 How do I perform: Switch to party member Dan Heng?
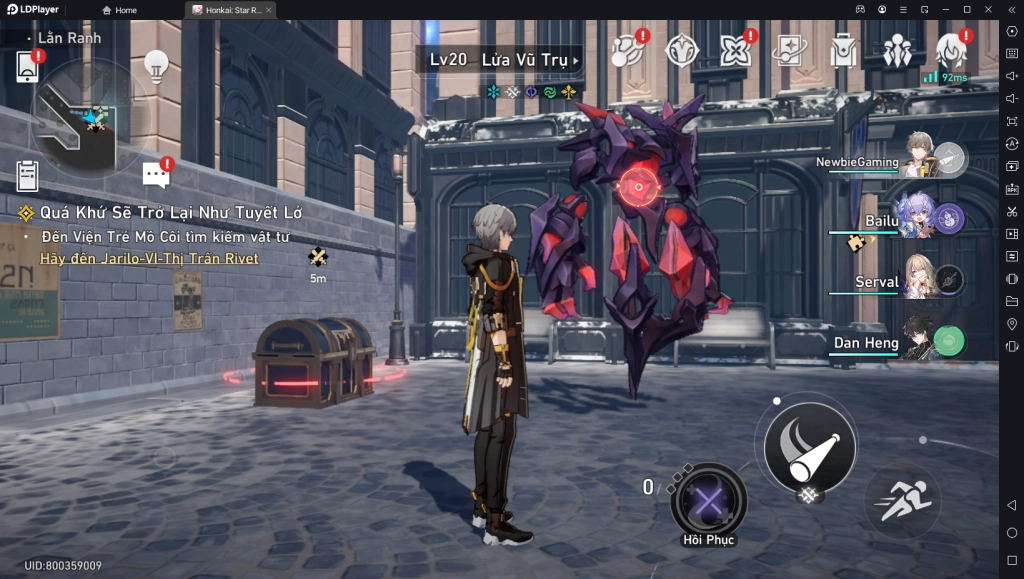point(918,342)
